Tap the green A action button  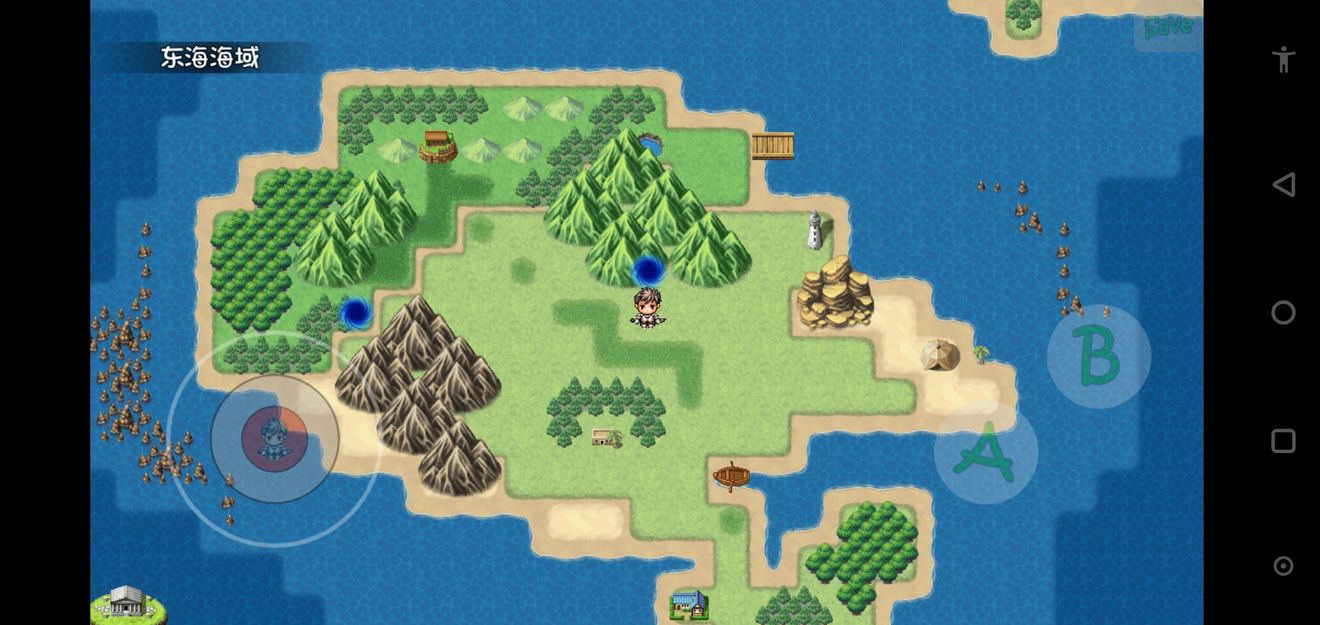click(985, 453)
